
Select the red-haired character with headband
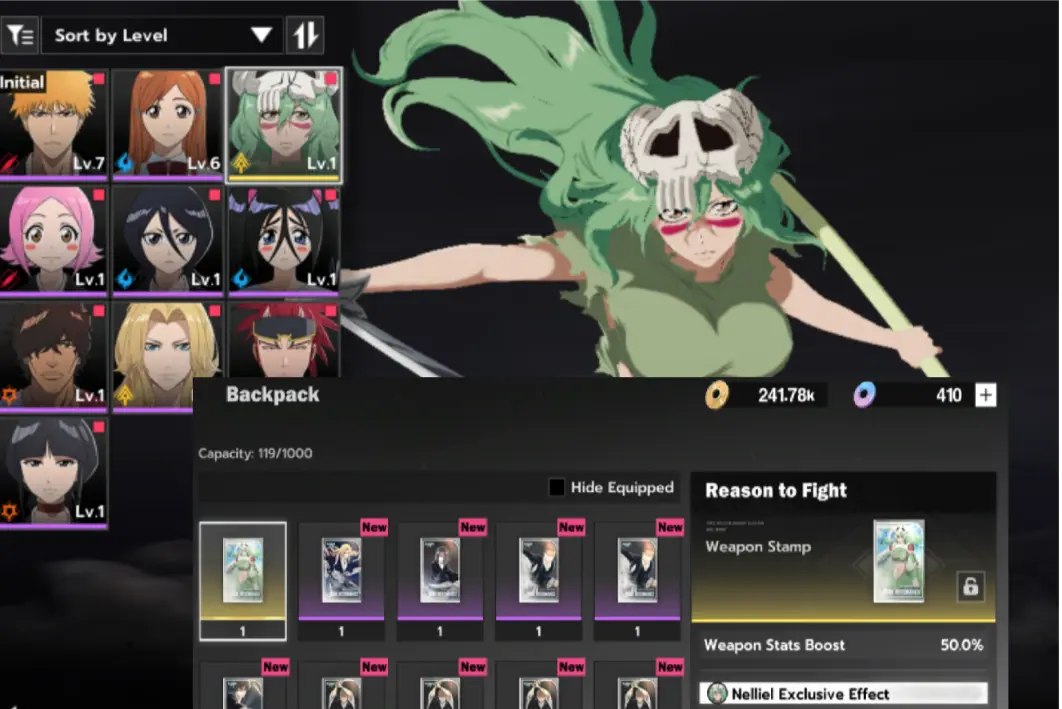284,340
